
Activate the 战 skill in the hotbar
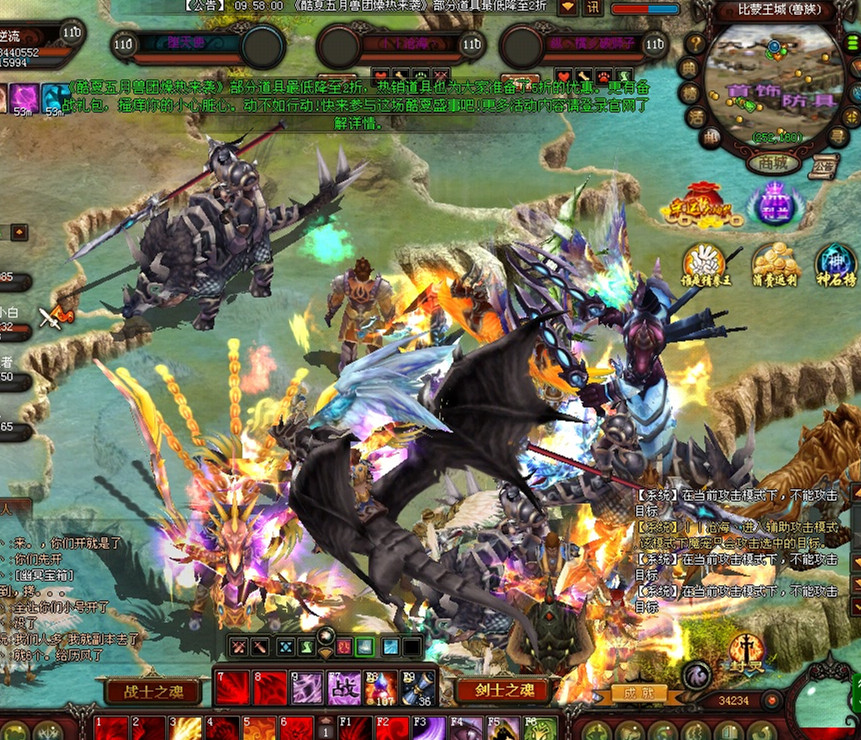coord(343,689)
